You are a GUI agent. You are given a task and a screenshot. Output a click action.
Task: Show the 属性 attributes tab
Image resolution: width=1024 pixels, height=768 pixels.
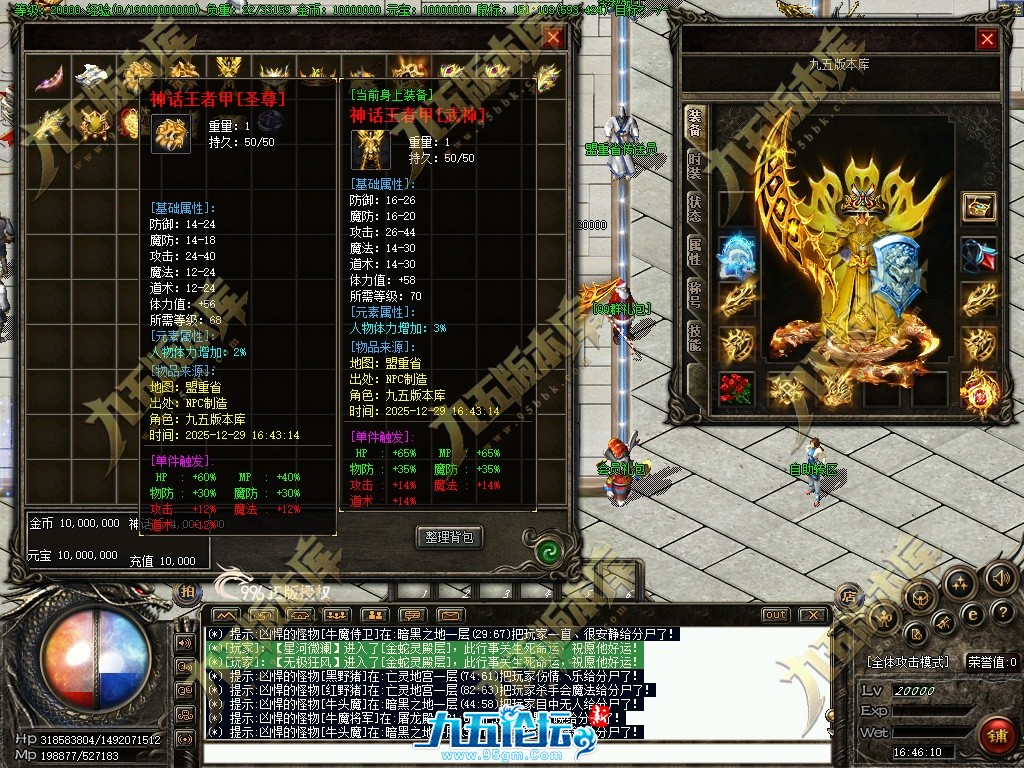pyautogui.click(x=694, y=251)
